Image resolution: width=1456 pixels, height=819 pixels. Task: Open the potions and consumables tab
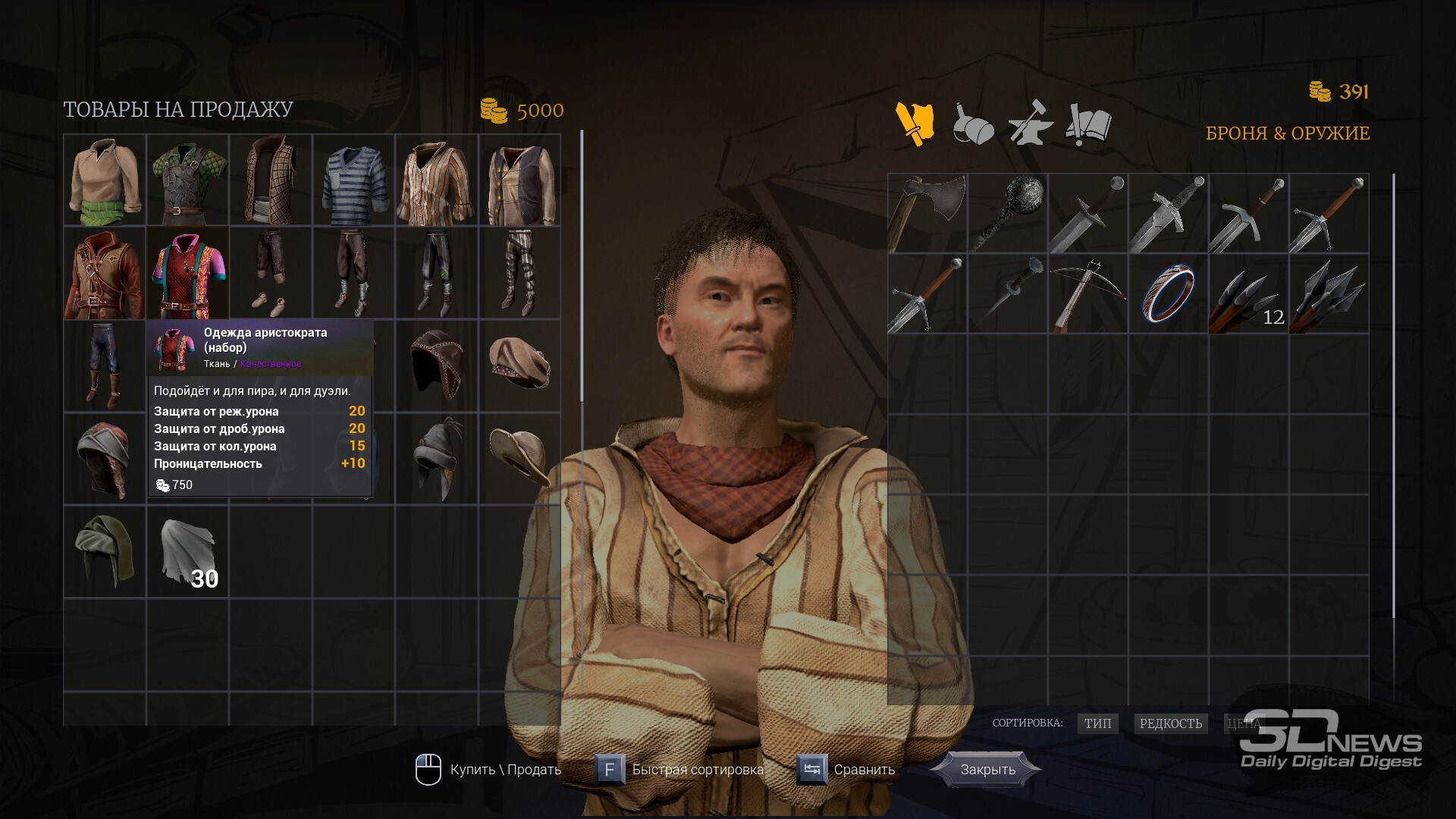coord(972,124)
